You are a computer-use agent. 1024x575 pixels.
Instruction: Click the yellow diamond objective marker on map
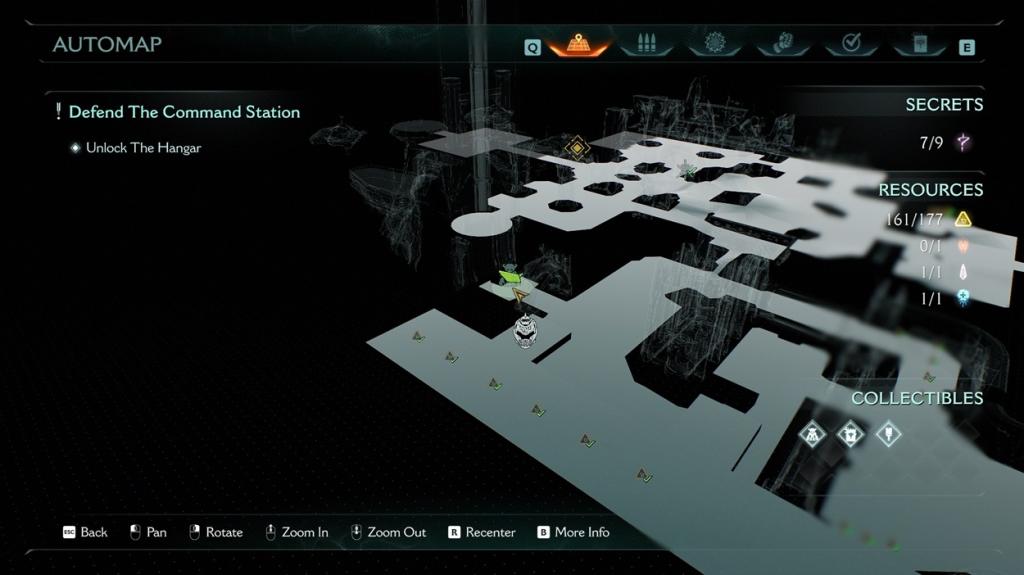(576, 149)
